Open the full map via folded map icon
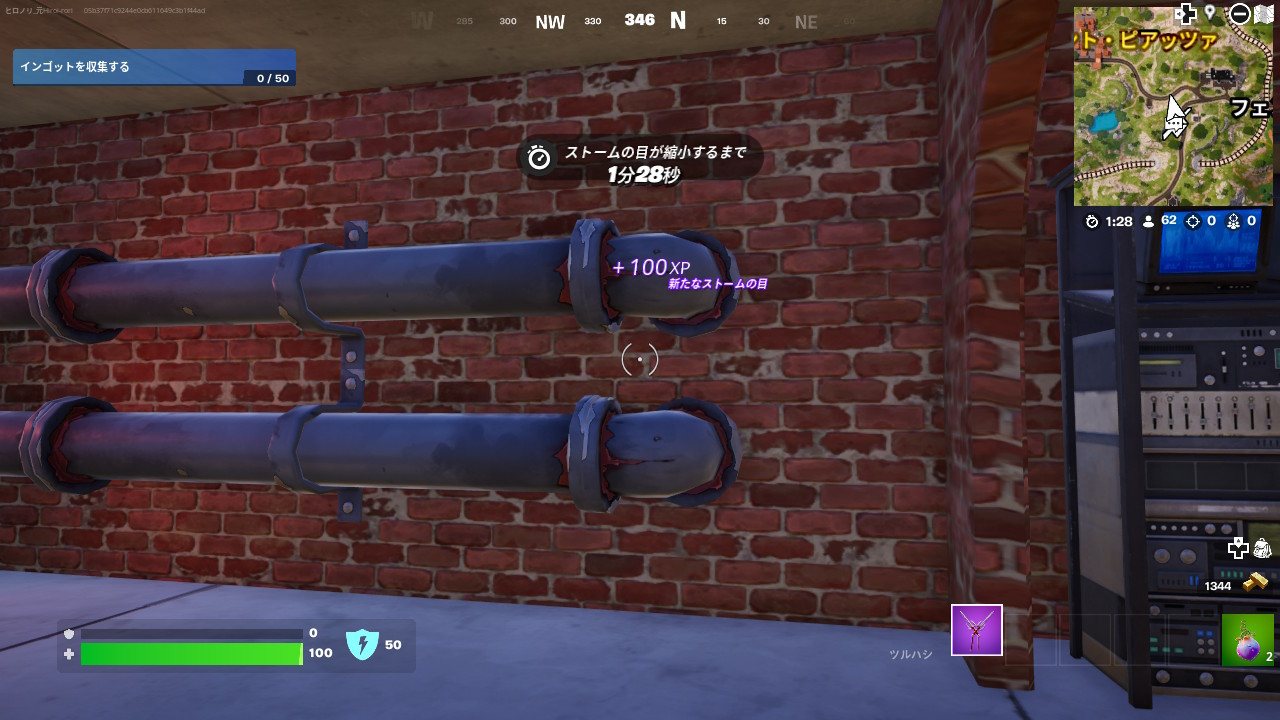This screenshot has height=720, width=1280. pos(1264,14)
